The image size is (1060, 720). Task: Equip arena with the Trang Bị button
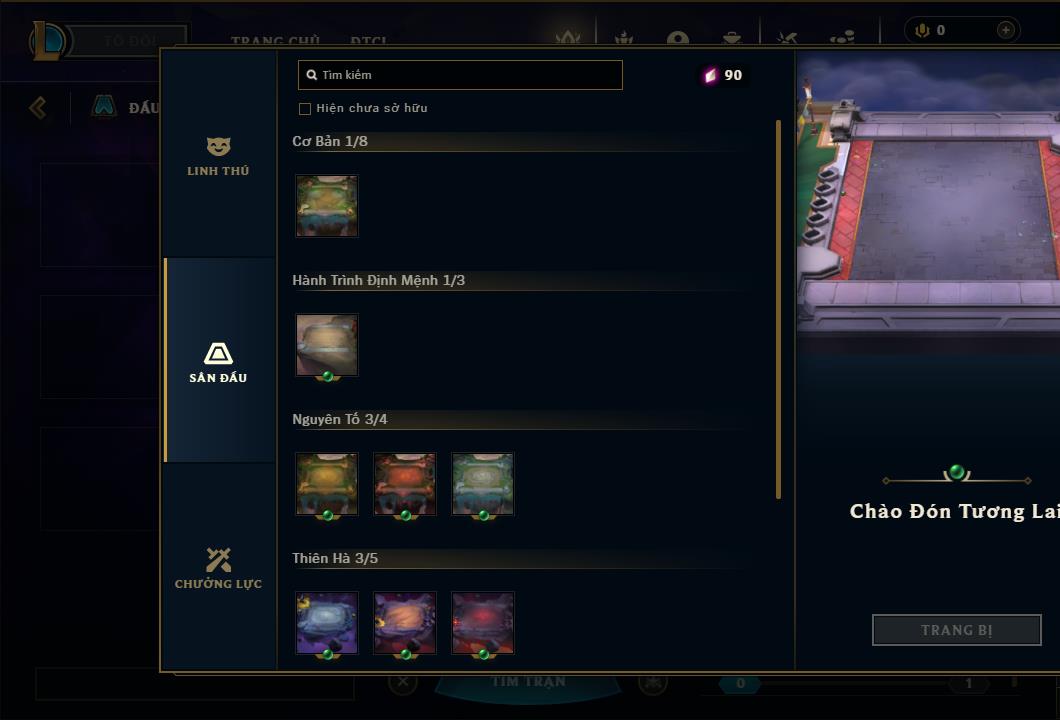click(956, 630)
